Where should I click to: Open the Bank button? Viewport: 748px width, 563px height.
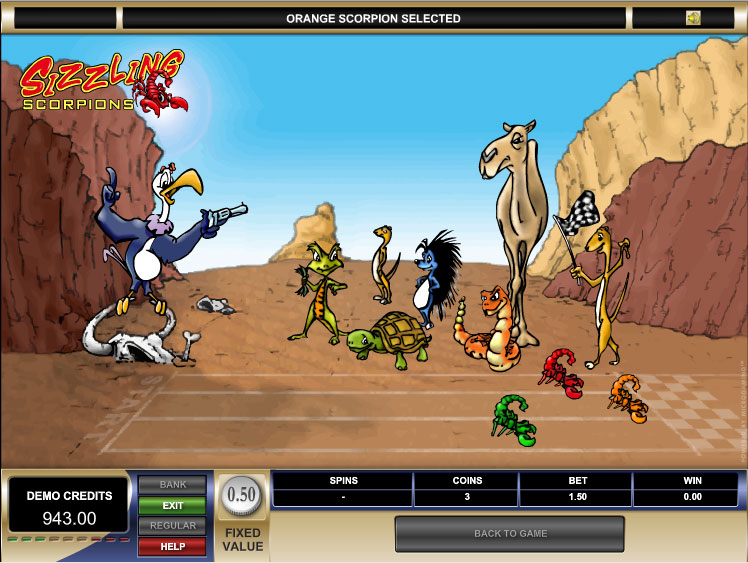coord(172,485)
